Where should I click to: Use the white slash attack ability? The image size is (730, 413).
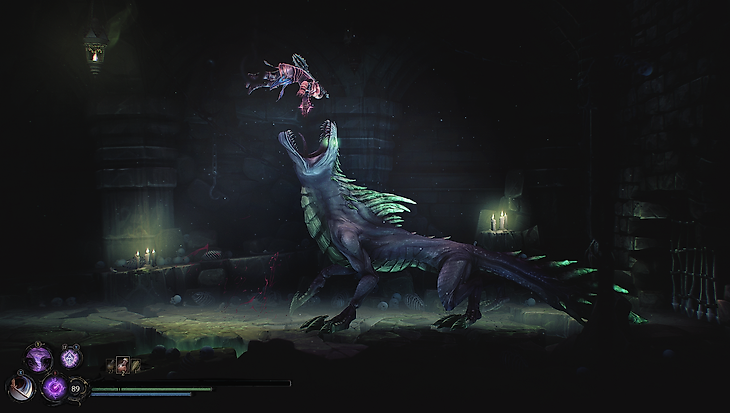coord(20,386)
